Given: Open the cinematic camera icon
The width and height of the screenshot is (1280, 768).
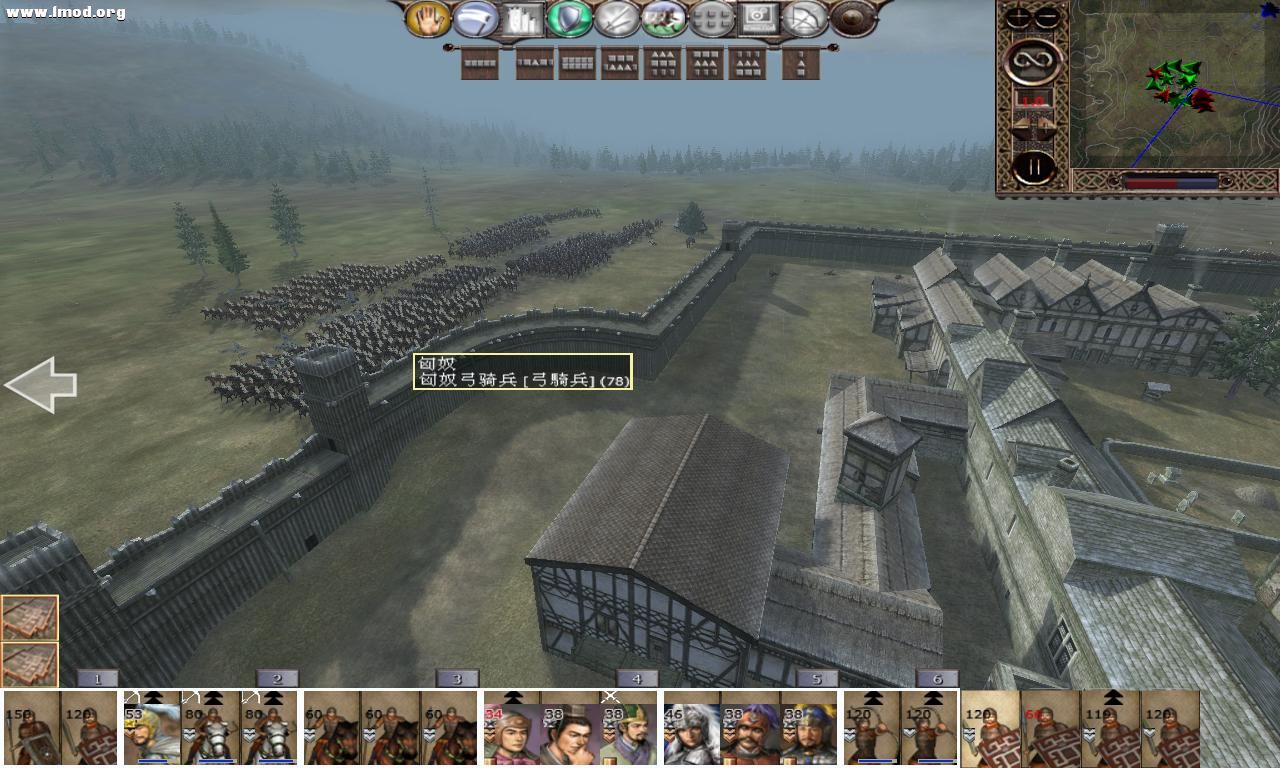Looking at the screenshot, I should pyautogui.click(x=760, y=17).
